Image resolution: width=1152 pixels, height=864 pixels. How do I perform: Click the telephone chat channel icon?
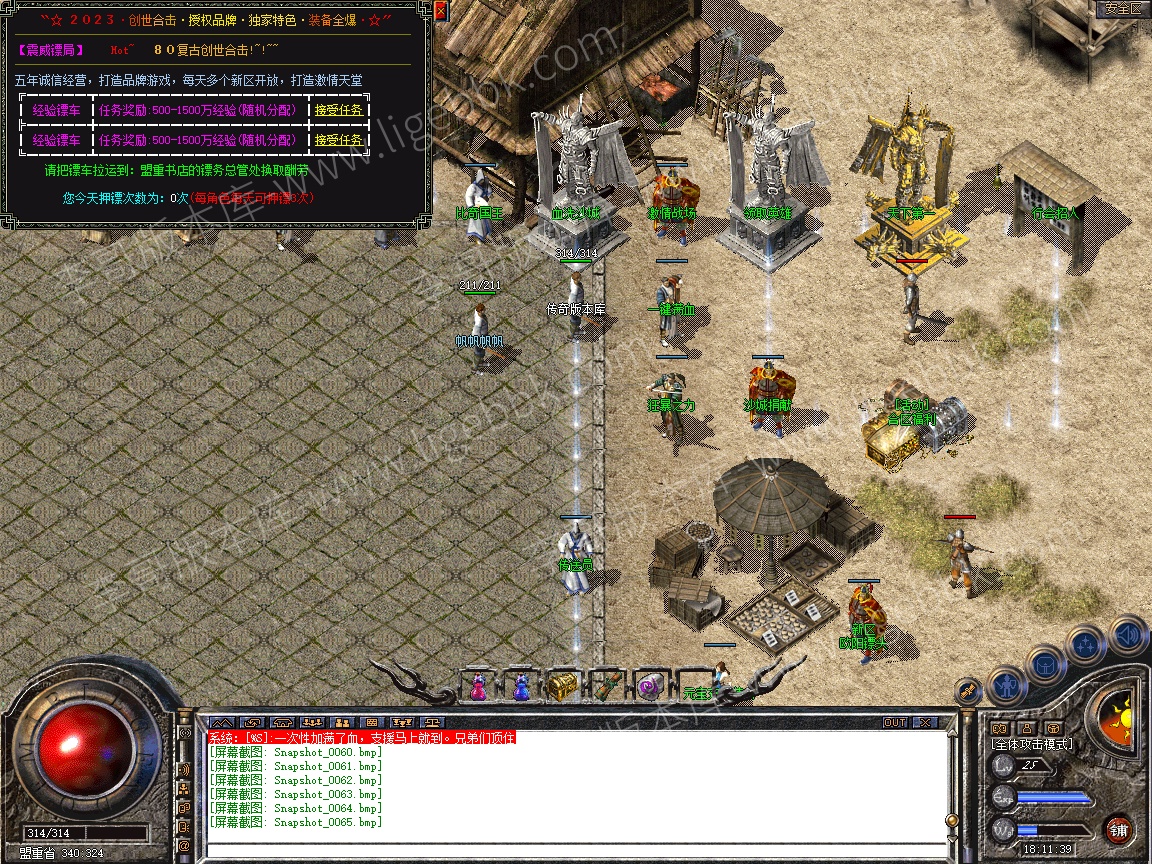pos(281,722)
